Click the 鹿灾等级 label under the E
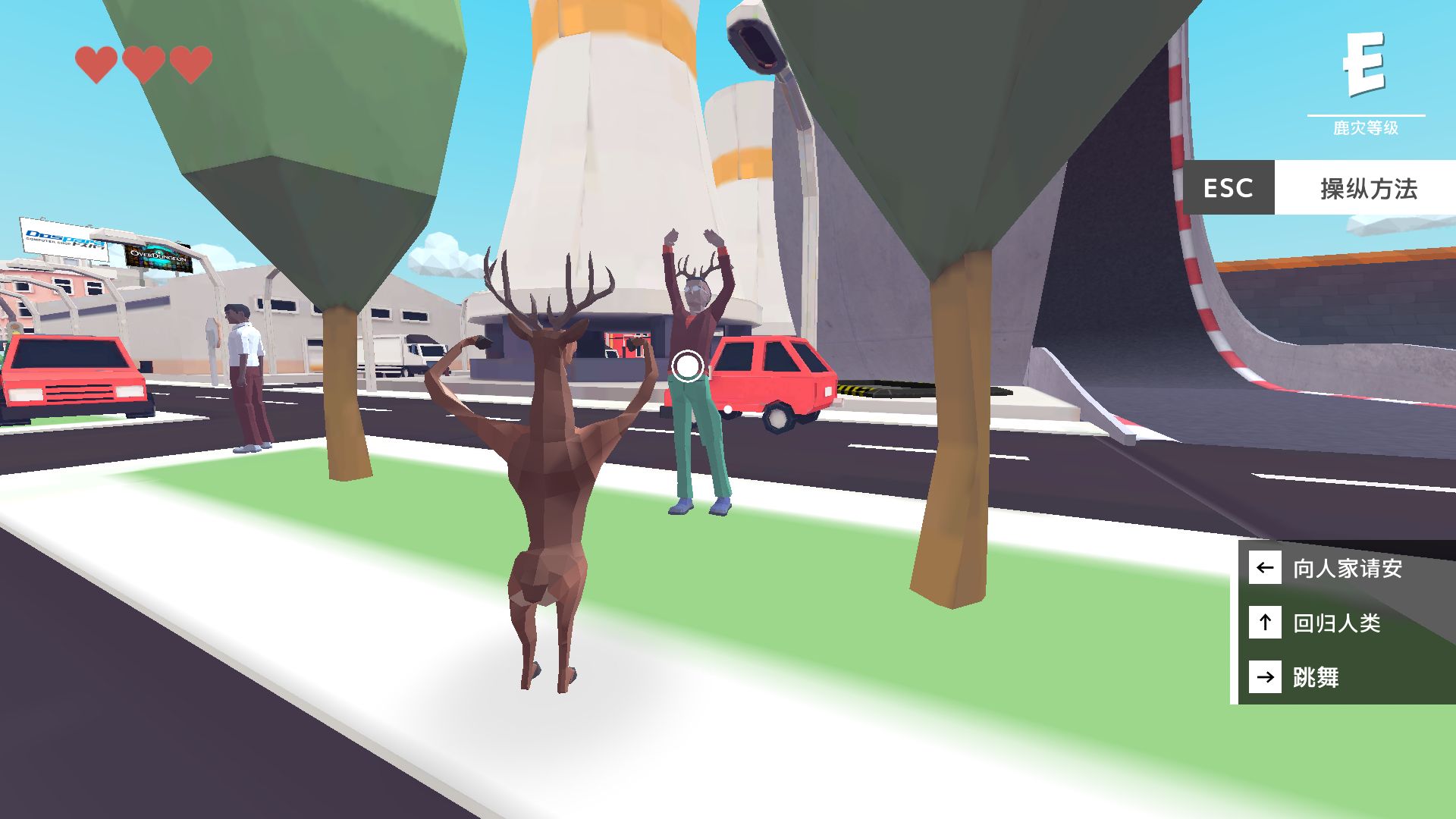This screenshot has height=819, width=1456. click(x=1367, y=129)
